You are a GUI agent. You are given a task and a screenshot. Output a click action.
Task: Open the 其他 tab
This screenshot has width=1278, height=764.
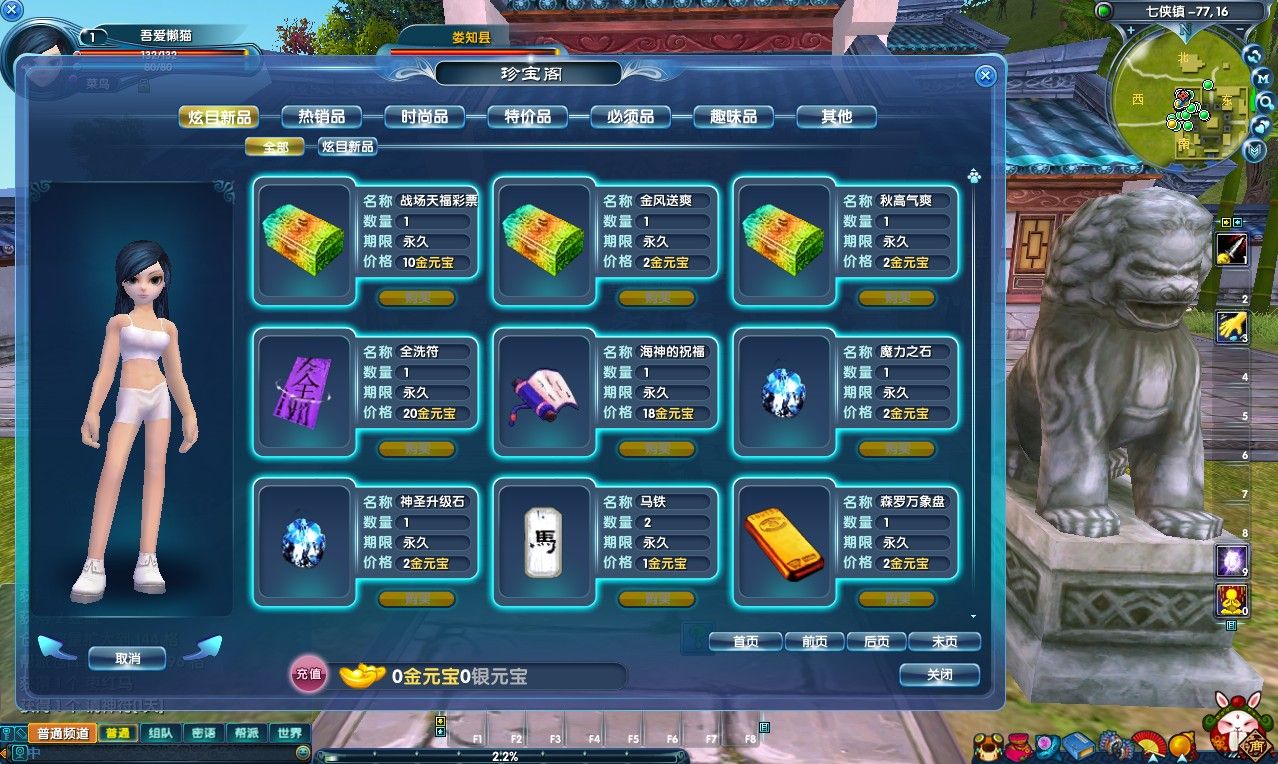(x=836, y=117)
